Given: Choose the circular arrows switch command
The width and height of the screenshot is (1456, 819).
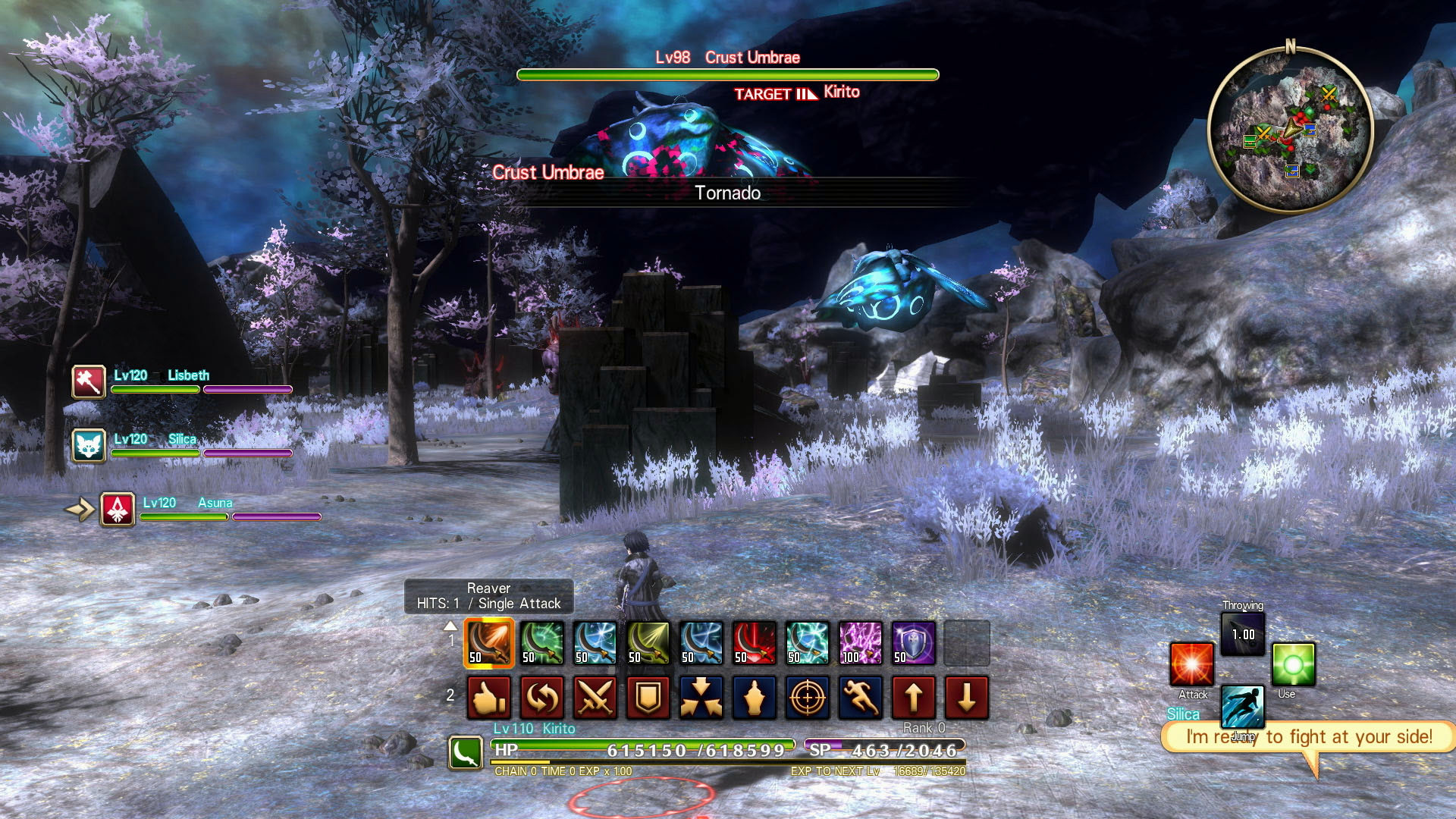Looking at the screenshot, I should (x=542, y=698).
